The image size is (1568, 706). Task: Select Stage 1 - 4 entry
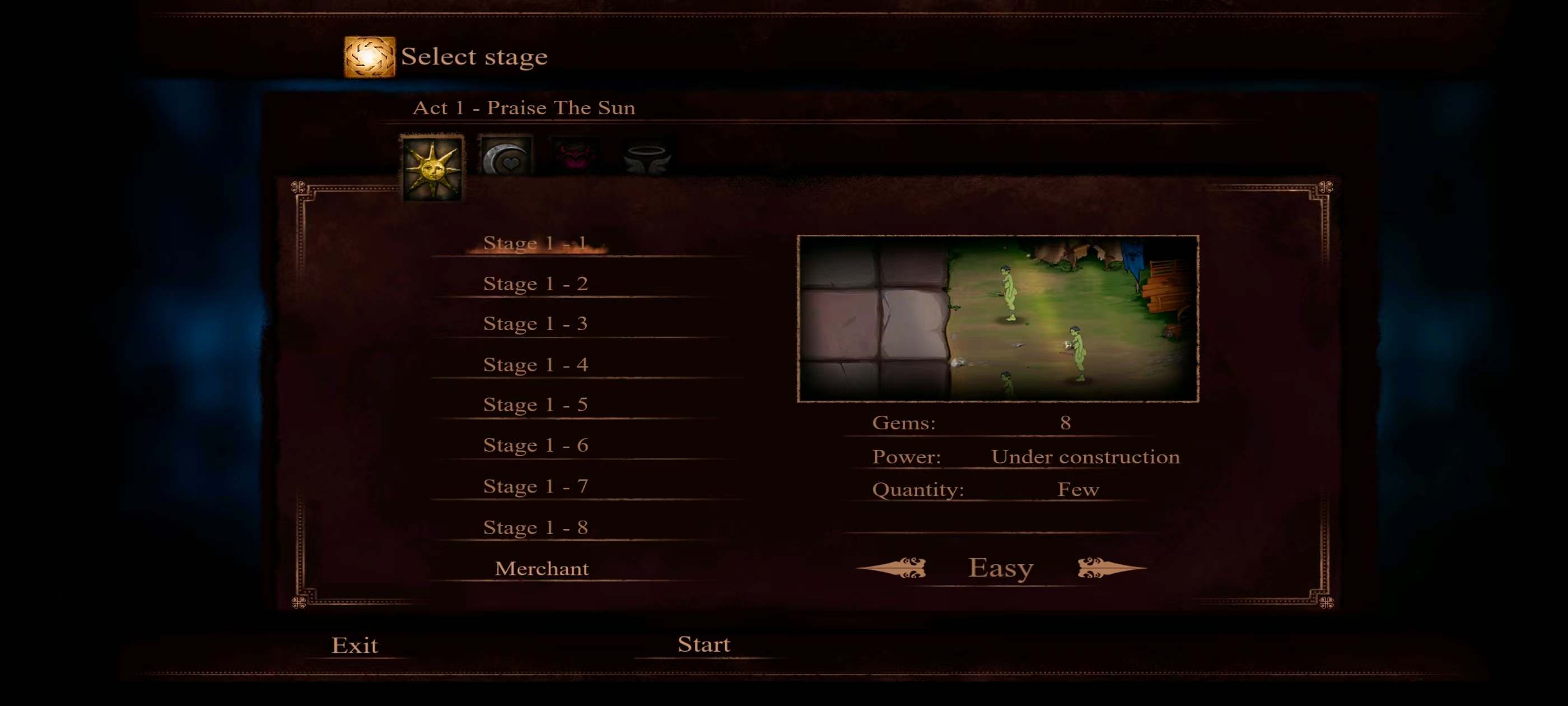(535, 364)
